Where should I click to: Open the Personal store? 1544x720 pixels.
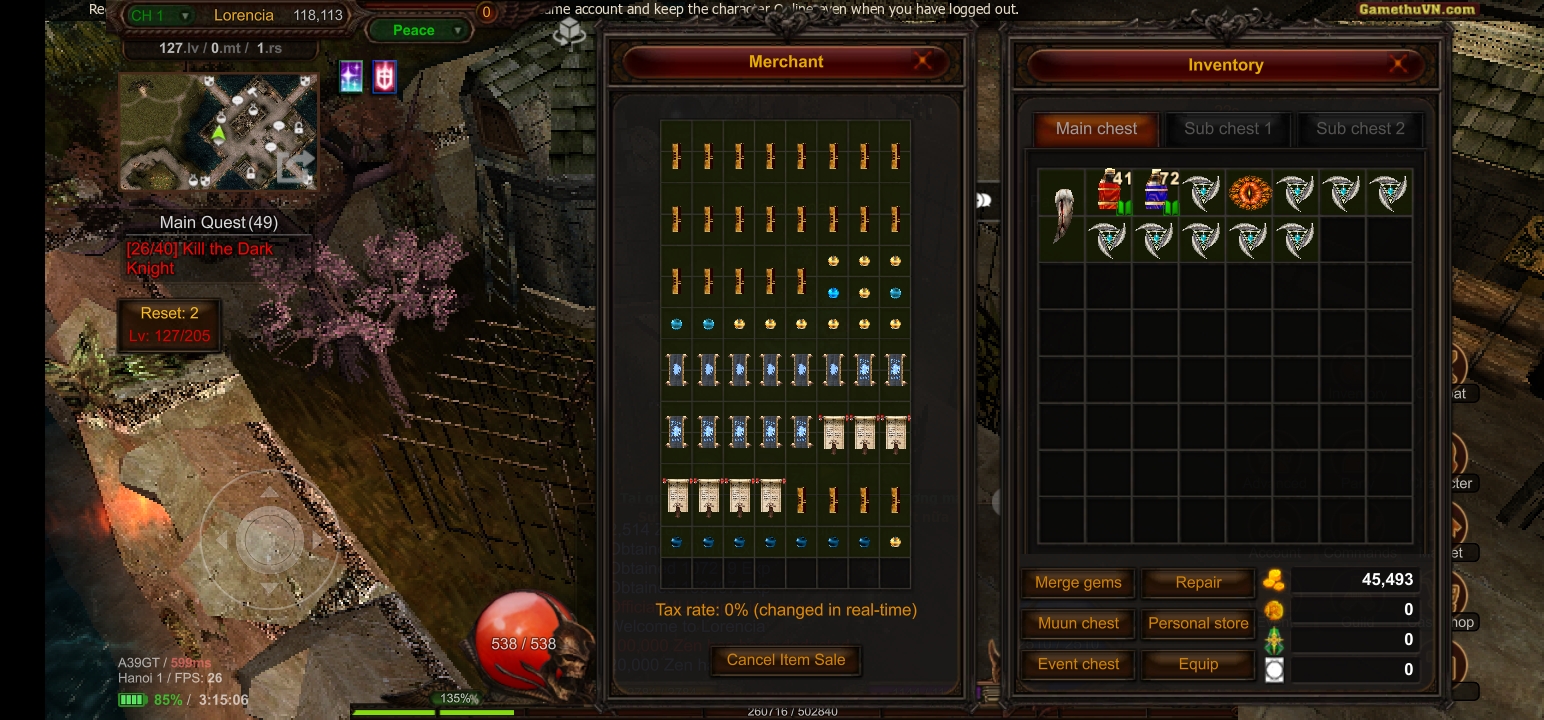(1198, 623)
